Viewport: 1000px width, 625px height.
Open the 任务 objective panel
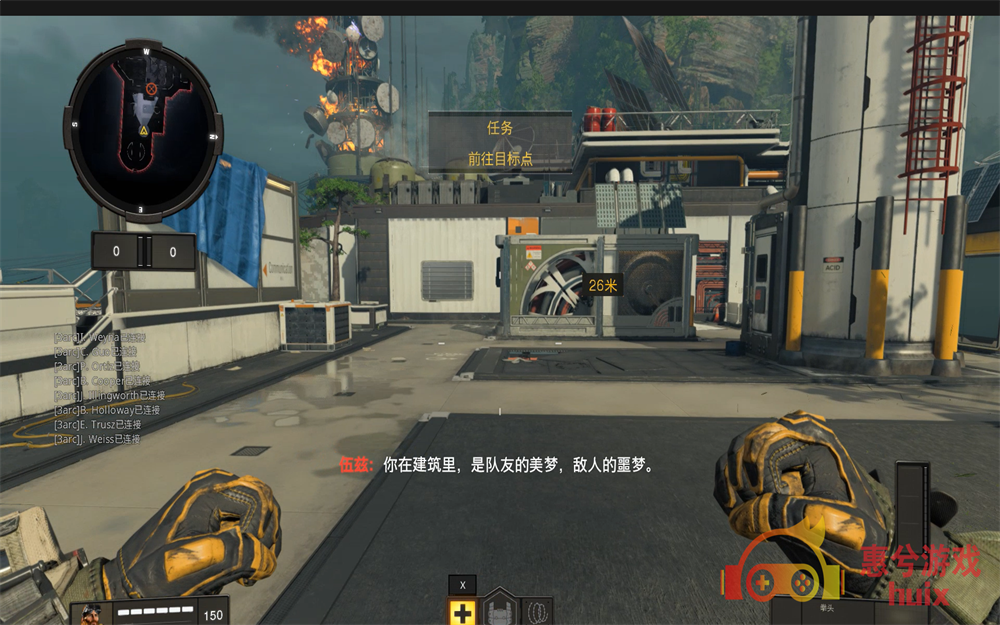click(500, 142)
